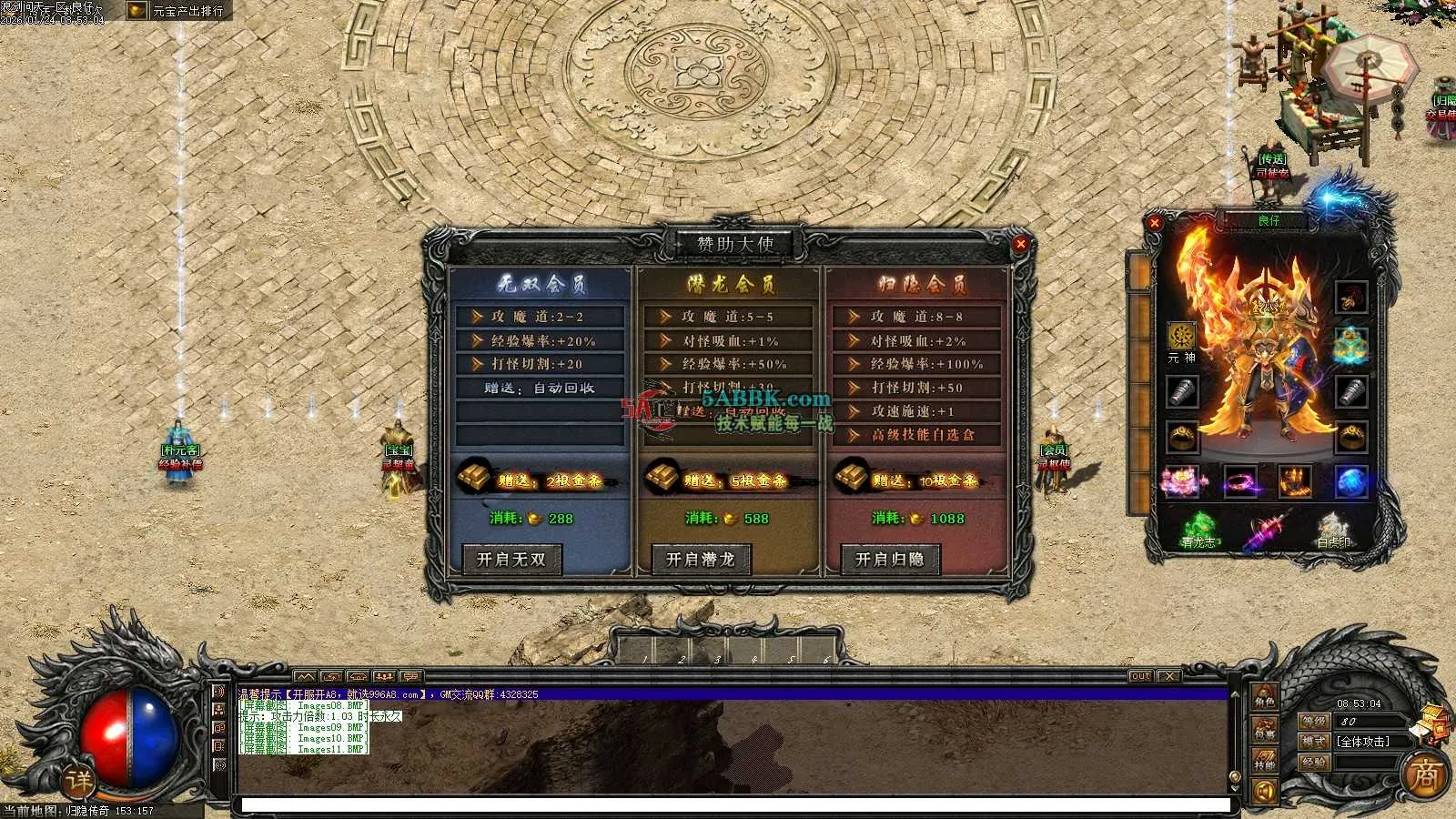Click the round 详 details button

(79, 780)
